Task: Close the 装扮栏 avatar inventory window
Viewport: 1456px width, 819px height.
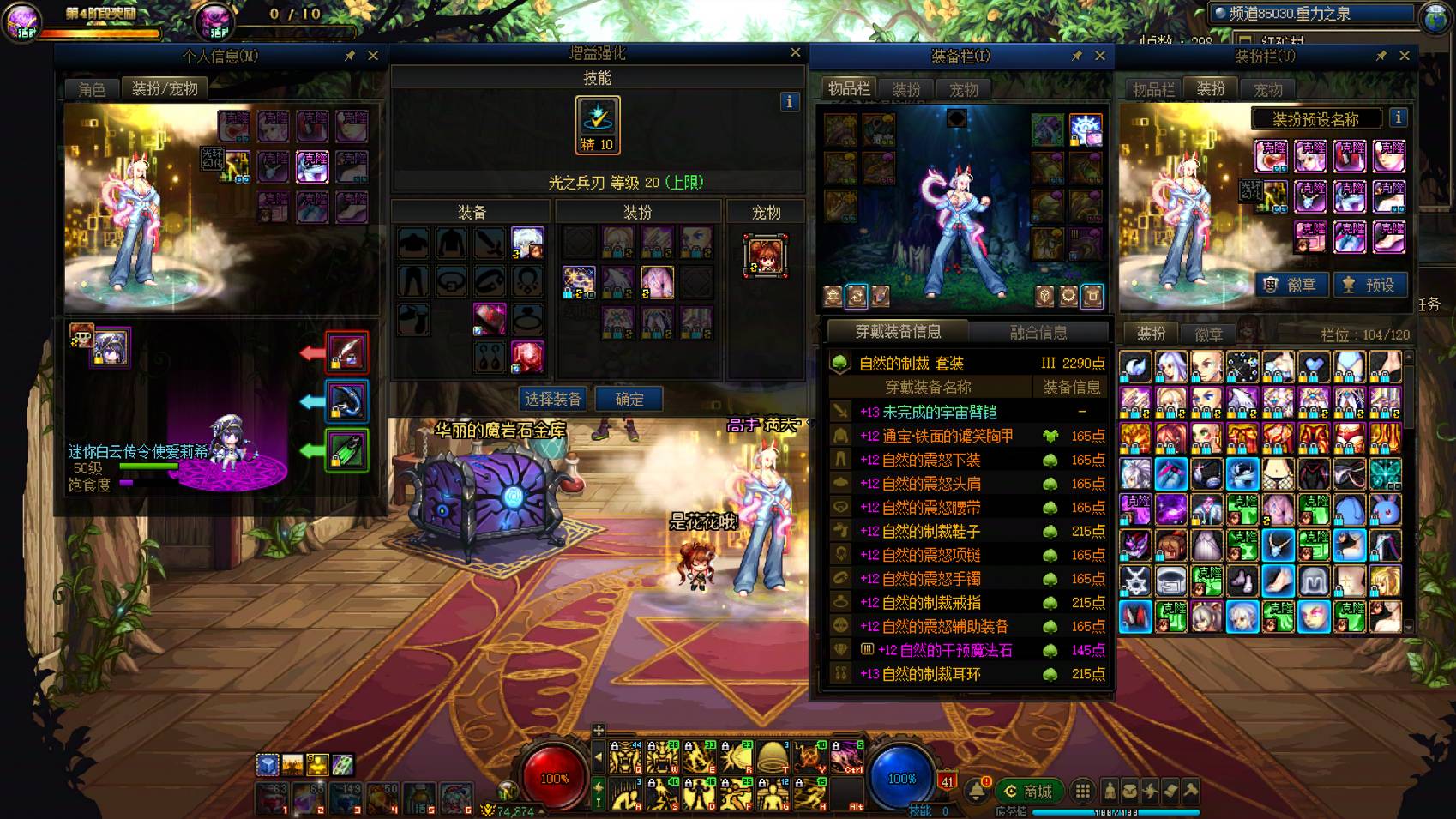Action: coord(1405,56)
